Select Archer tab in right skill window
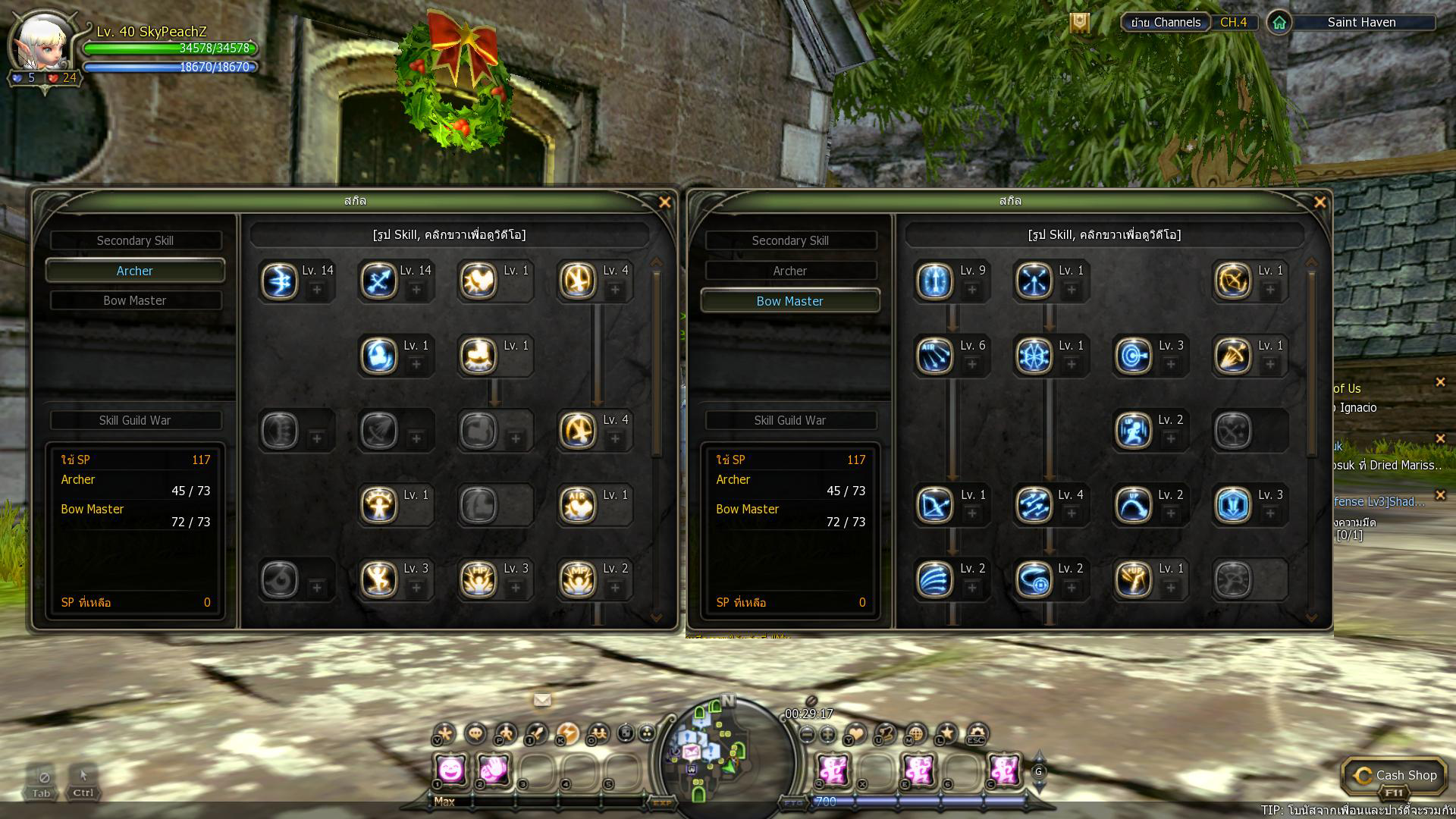The width and height of the screenshot is (1456, 819). click(x=789, y=271)
